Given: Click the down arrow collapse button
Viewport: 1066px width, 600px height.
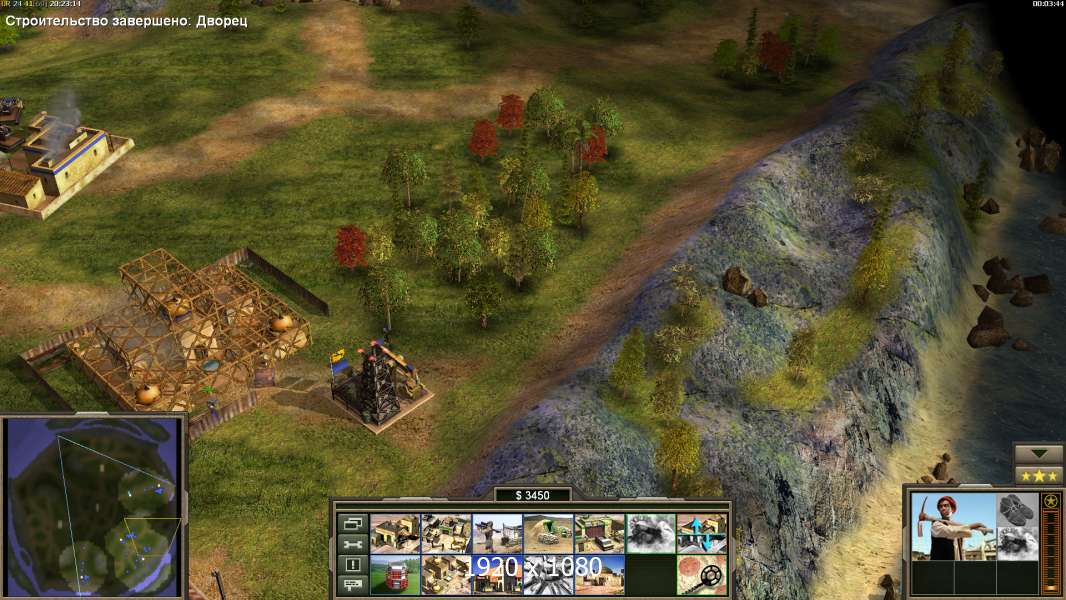Looking at the screenshot, I should (x=1039, y=454).
